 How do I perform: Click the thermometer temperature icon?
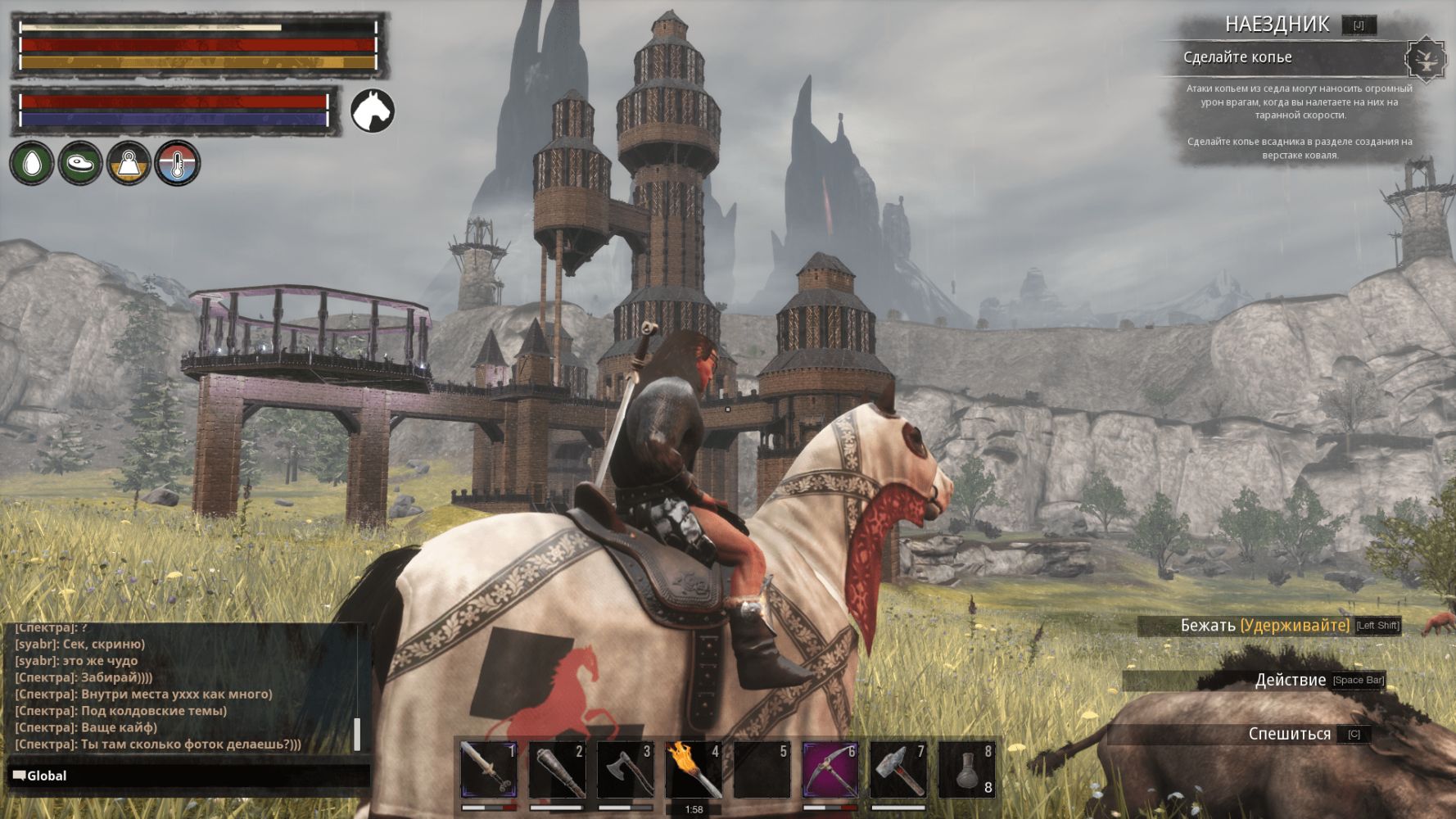(177, 163)
